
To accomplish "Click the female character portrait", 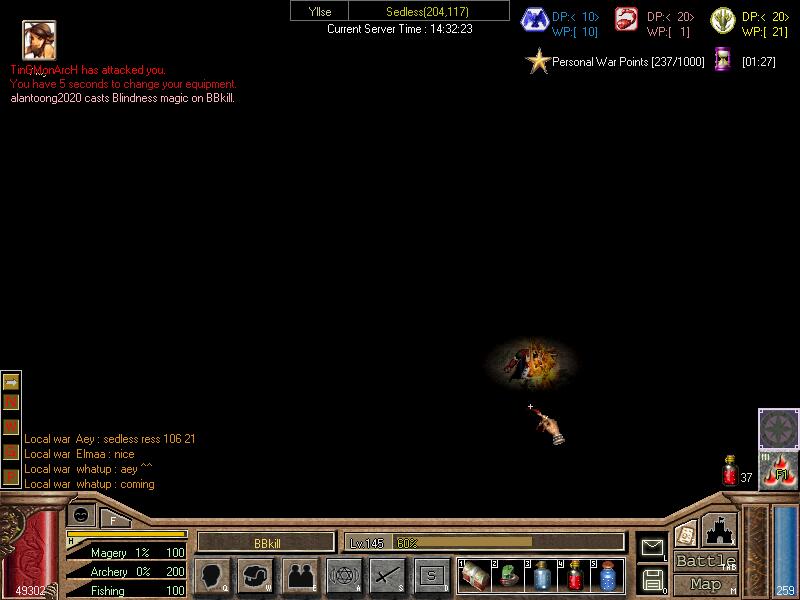I will pyautogui.click(x=39, y=40).
